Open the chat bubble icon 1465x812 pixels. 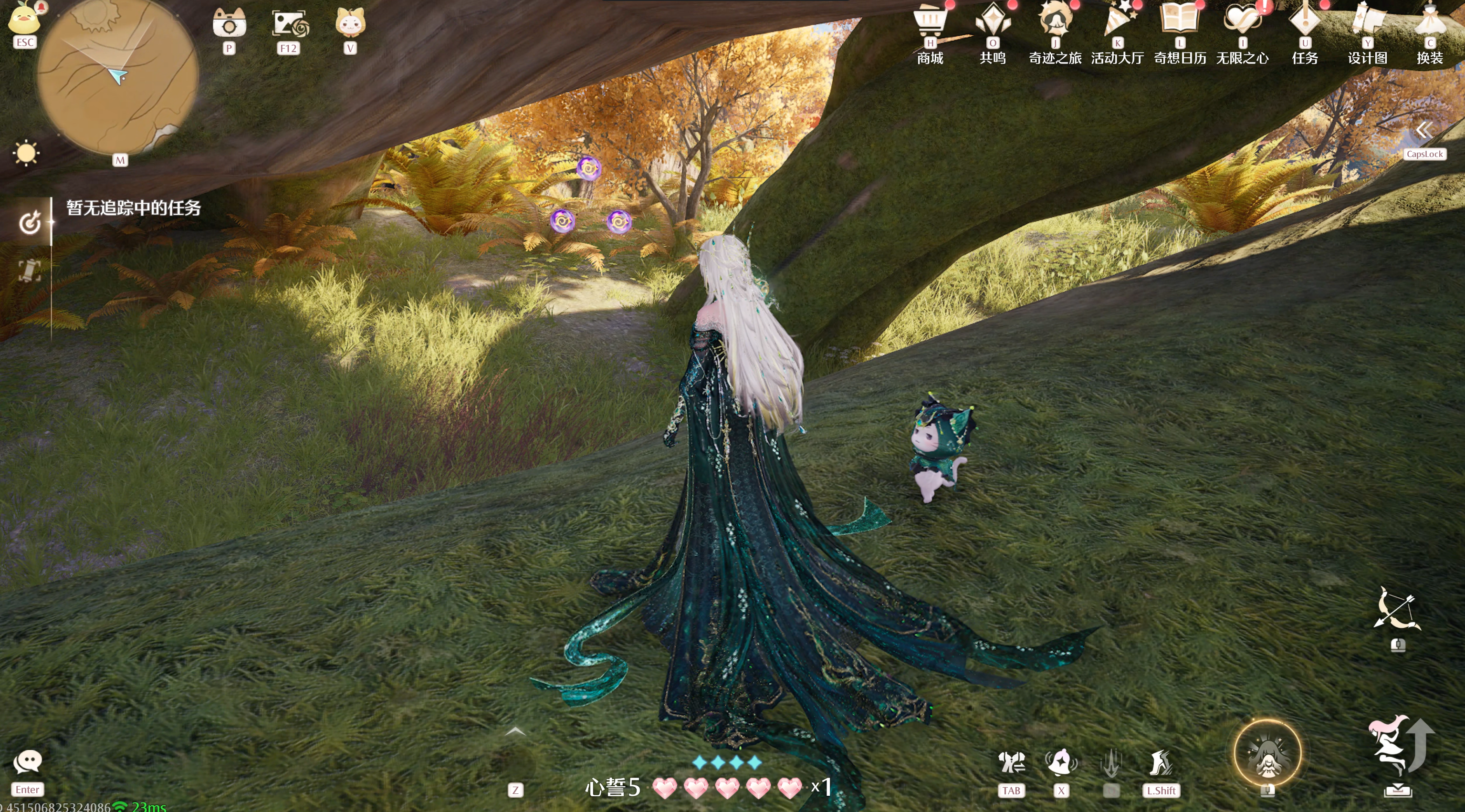coord(27,761)
